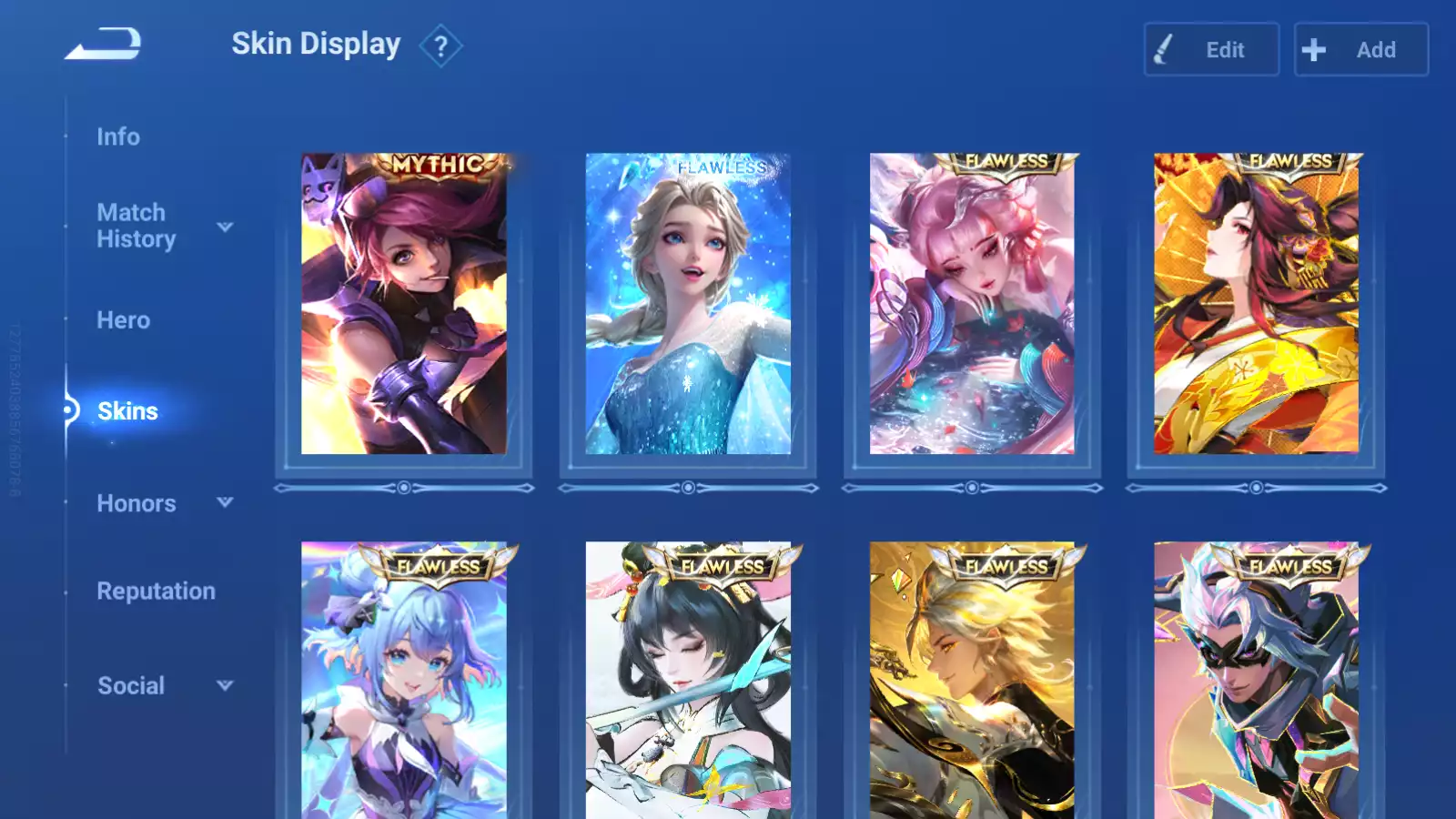Image resolution: width=1456 pixels, height=819 pixels.
Task: Select the Mythic skin card with purple cat
Action: pyautogui.click(x=404, y=304)
